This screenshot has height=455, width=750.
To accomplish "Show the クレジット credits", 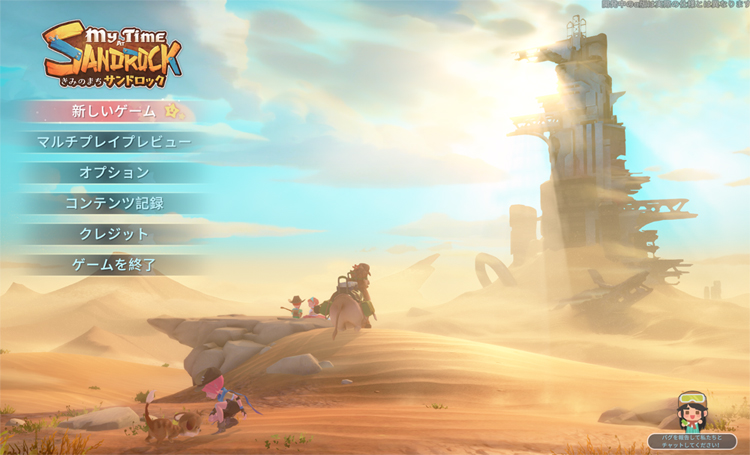I will tap(114, 234).
